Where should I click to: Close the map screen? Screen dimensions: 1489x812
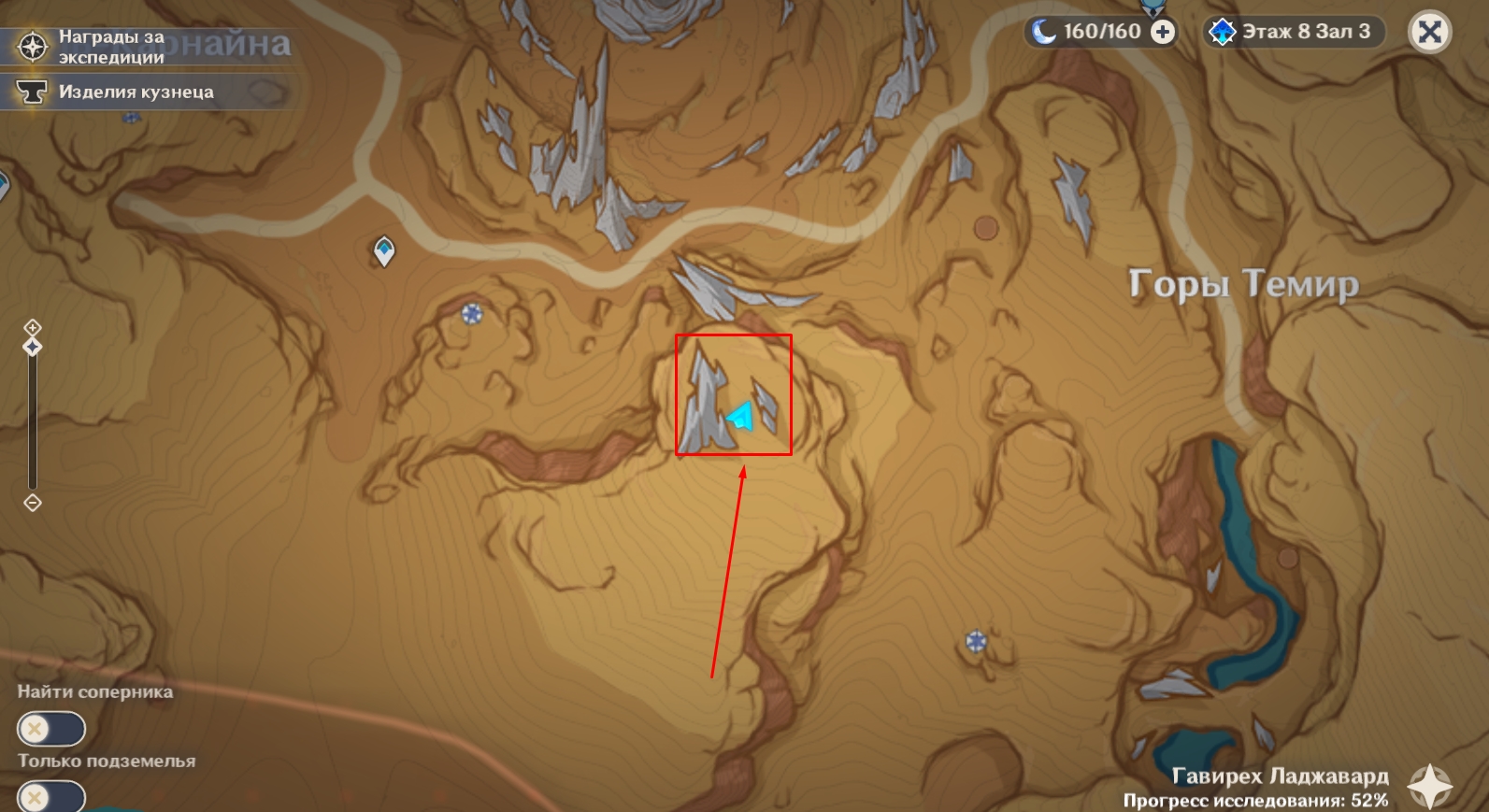(x=1429, y=32)
